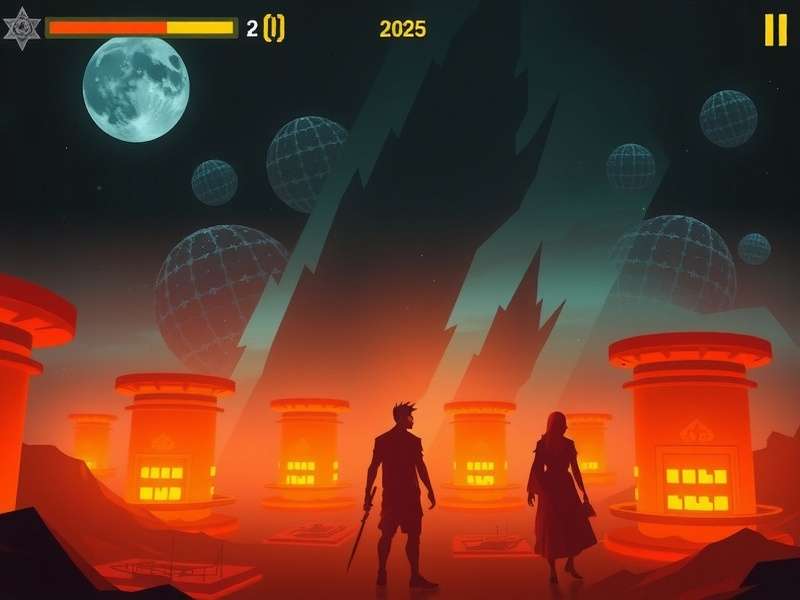Tap the star emblem icon beside the health bar

point(21,28)
